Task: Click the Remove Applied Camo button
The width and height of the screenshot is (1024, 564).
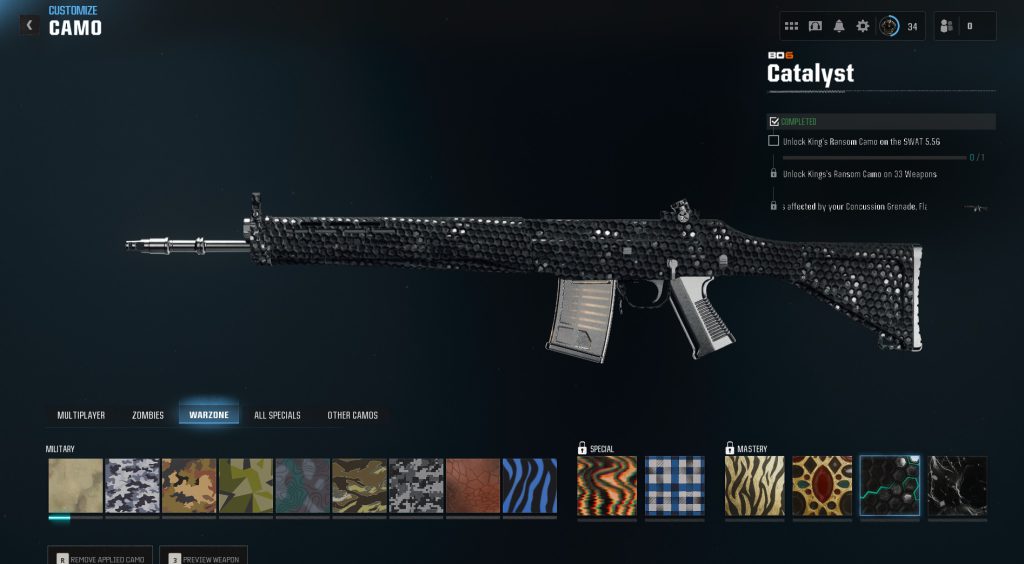Action: coord(100,557)
